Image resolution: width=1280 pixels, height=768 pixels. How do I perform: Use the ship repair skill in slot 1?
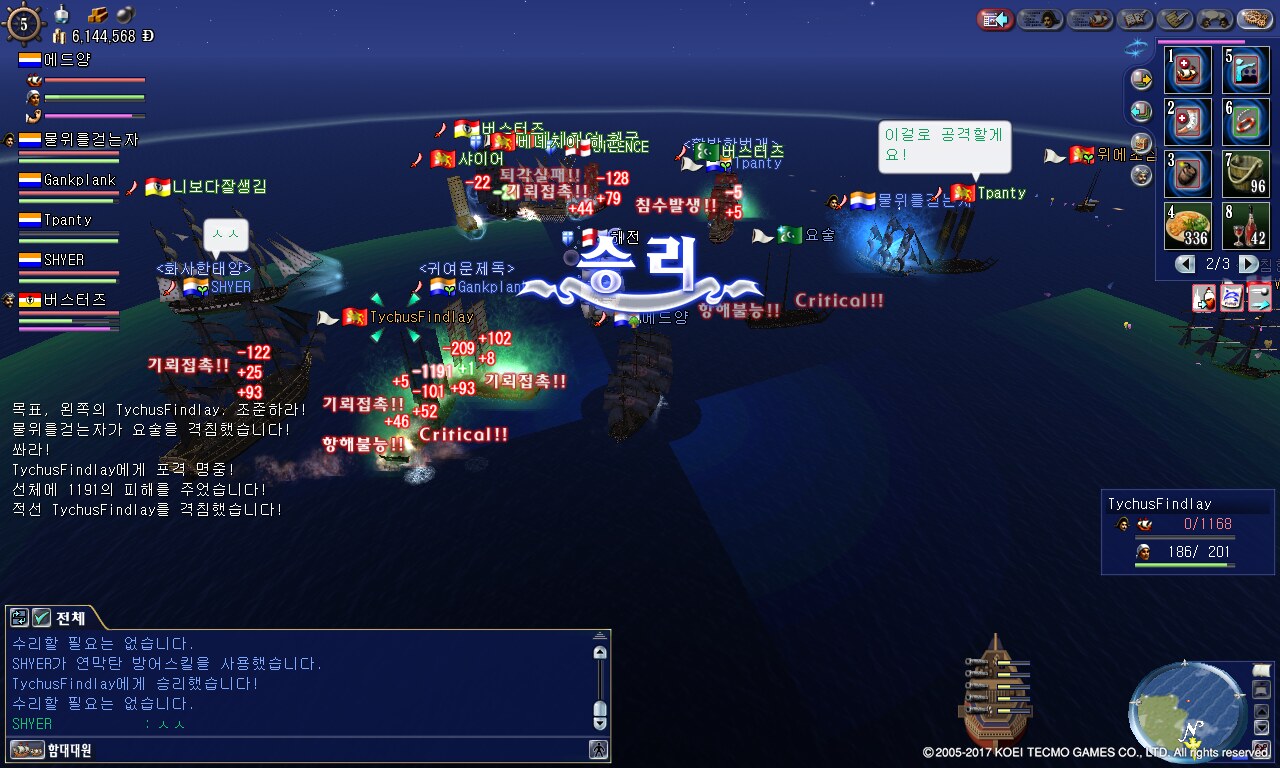pyautogui.click(x=1188, y=70)
